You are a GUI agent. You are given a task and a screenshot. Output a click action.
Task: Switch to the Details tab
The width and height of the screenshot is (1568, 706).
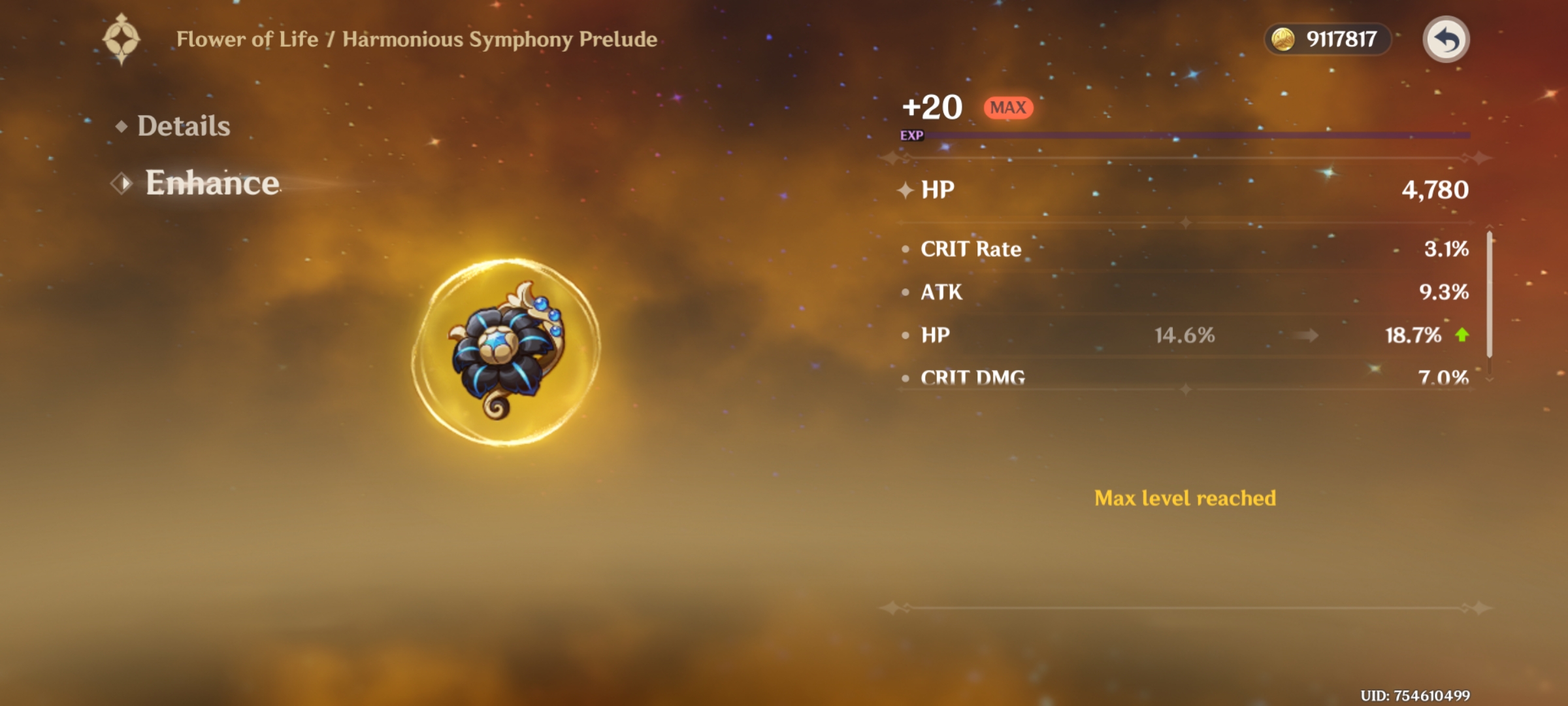(183, 127)
